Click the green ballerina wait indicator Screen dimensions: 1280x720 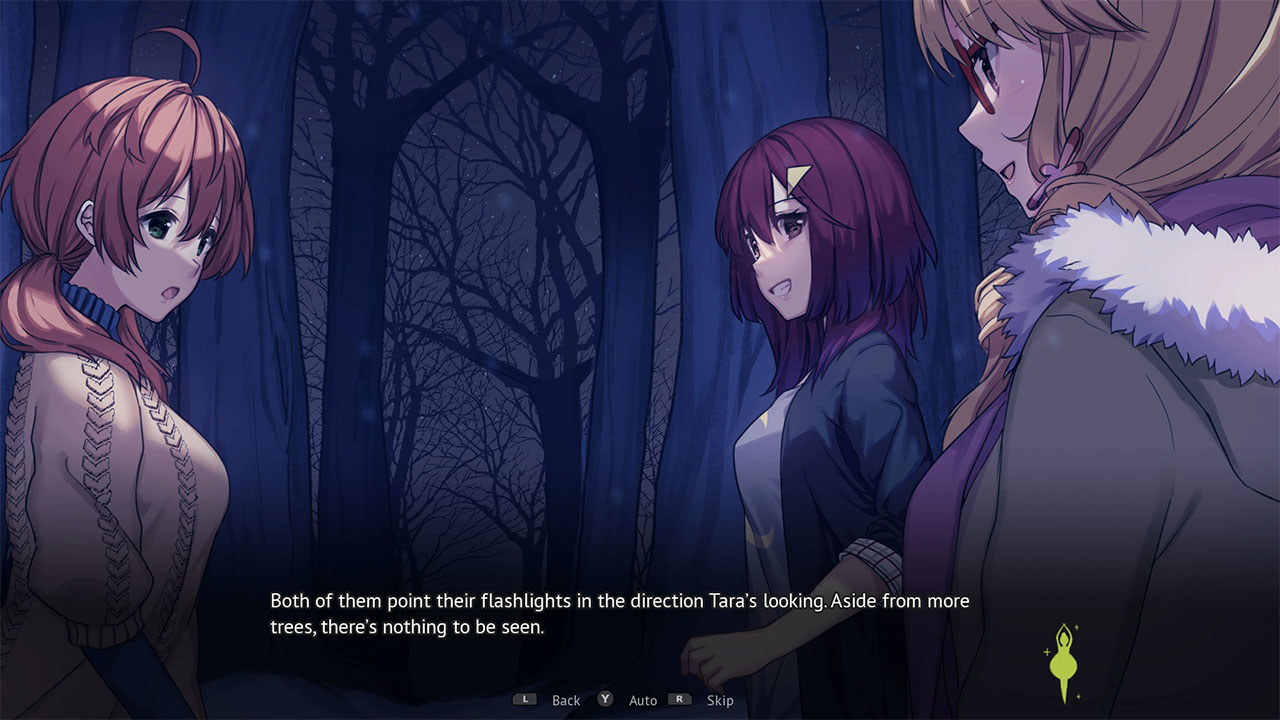(x=1064, y=662)
